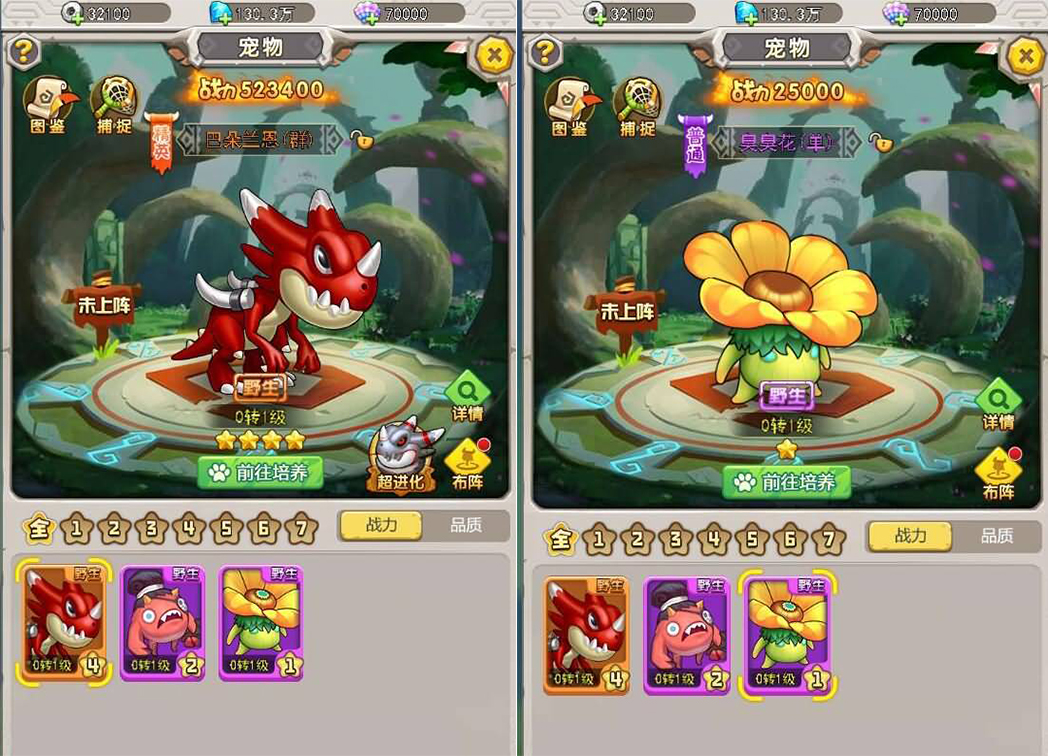Close the pet window showing 战力 523400
1048x756 pixels.
[493, 55]
